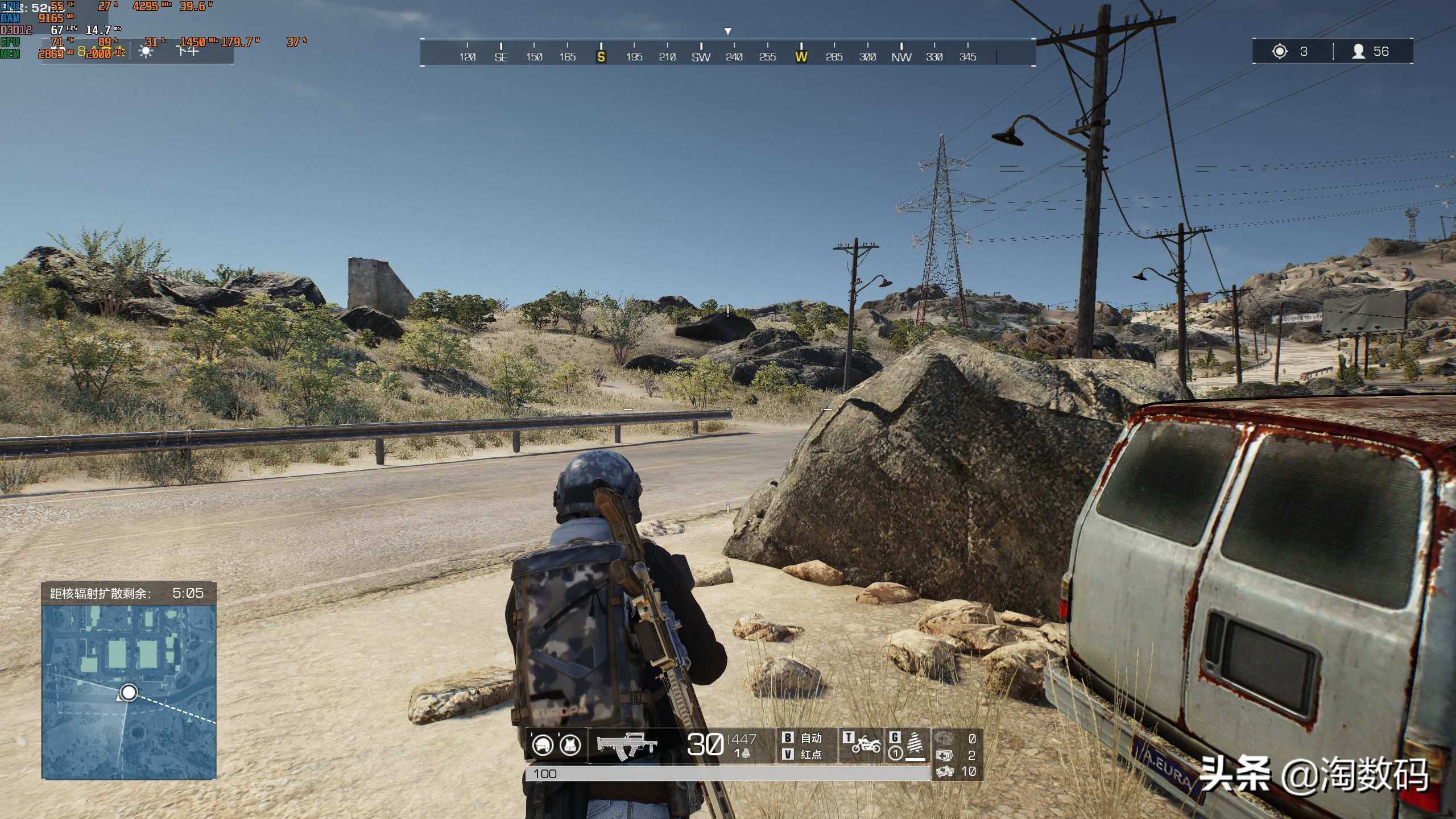Image resolution: width=1456 pixels, height=819 pixels.
Task: Open the minimap
Action: [129, 692]
